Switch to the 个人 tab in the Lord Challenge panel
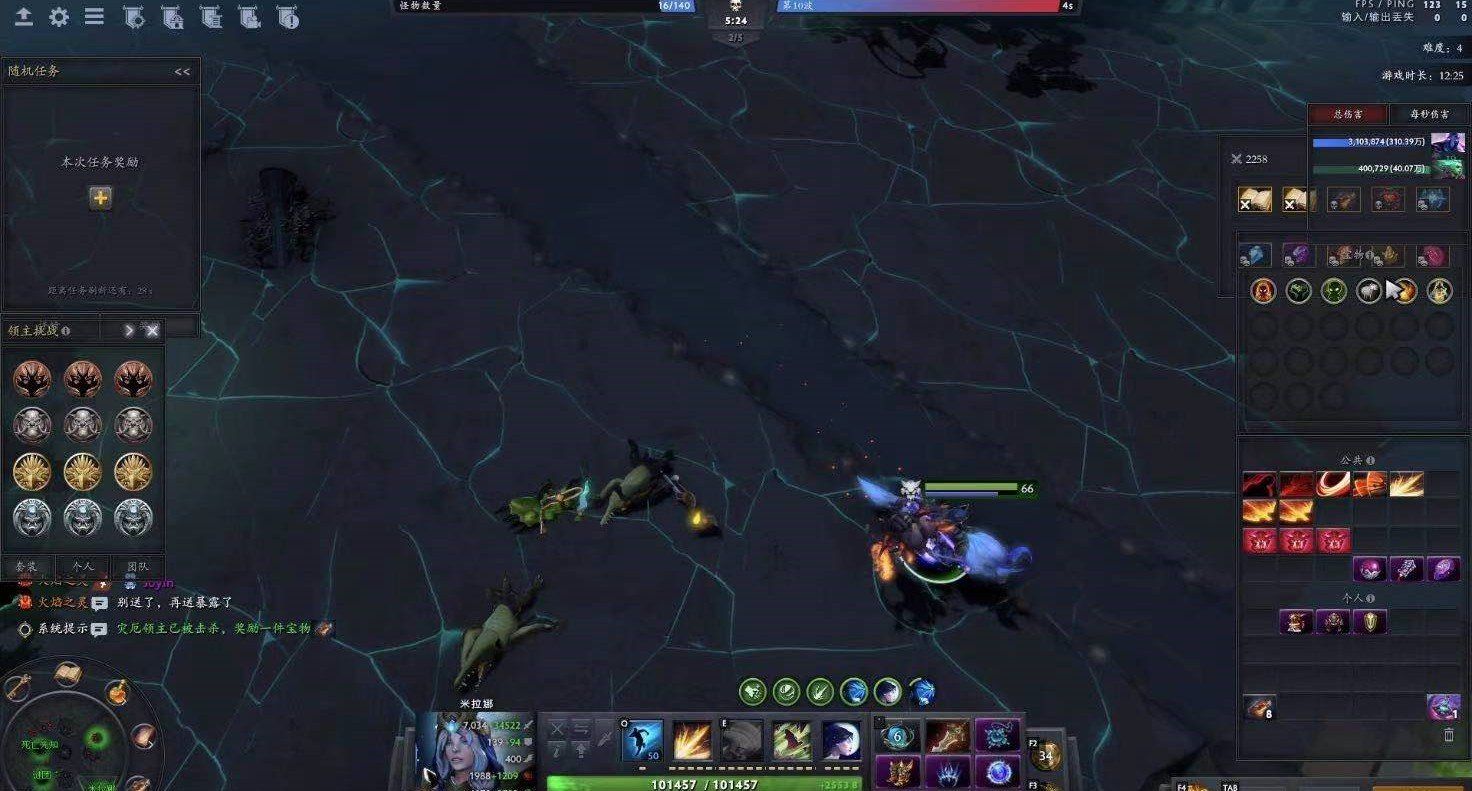Viewport: 1472px width, 791px height. pyautogui.click(x=80, y=566)
